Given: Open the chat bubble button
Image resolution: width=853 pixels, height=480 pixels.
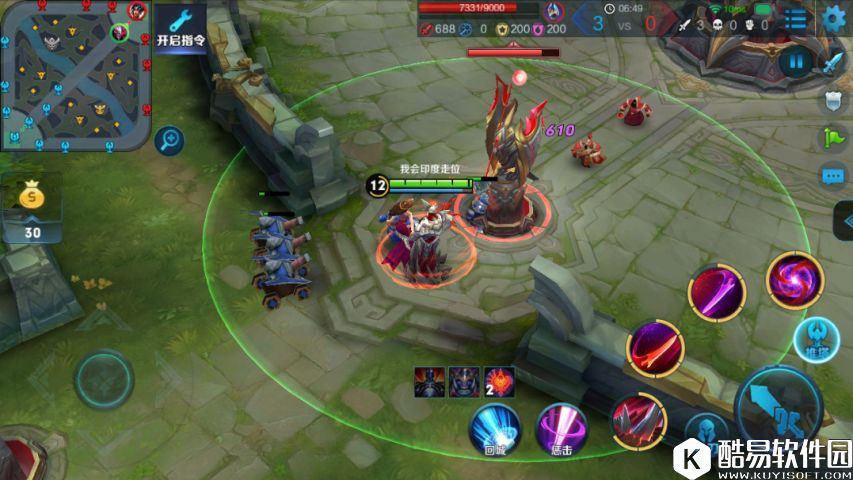Looking at the screenshot, I should pos(834,176).
